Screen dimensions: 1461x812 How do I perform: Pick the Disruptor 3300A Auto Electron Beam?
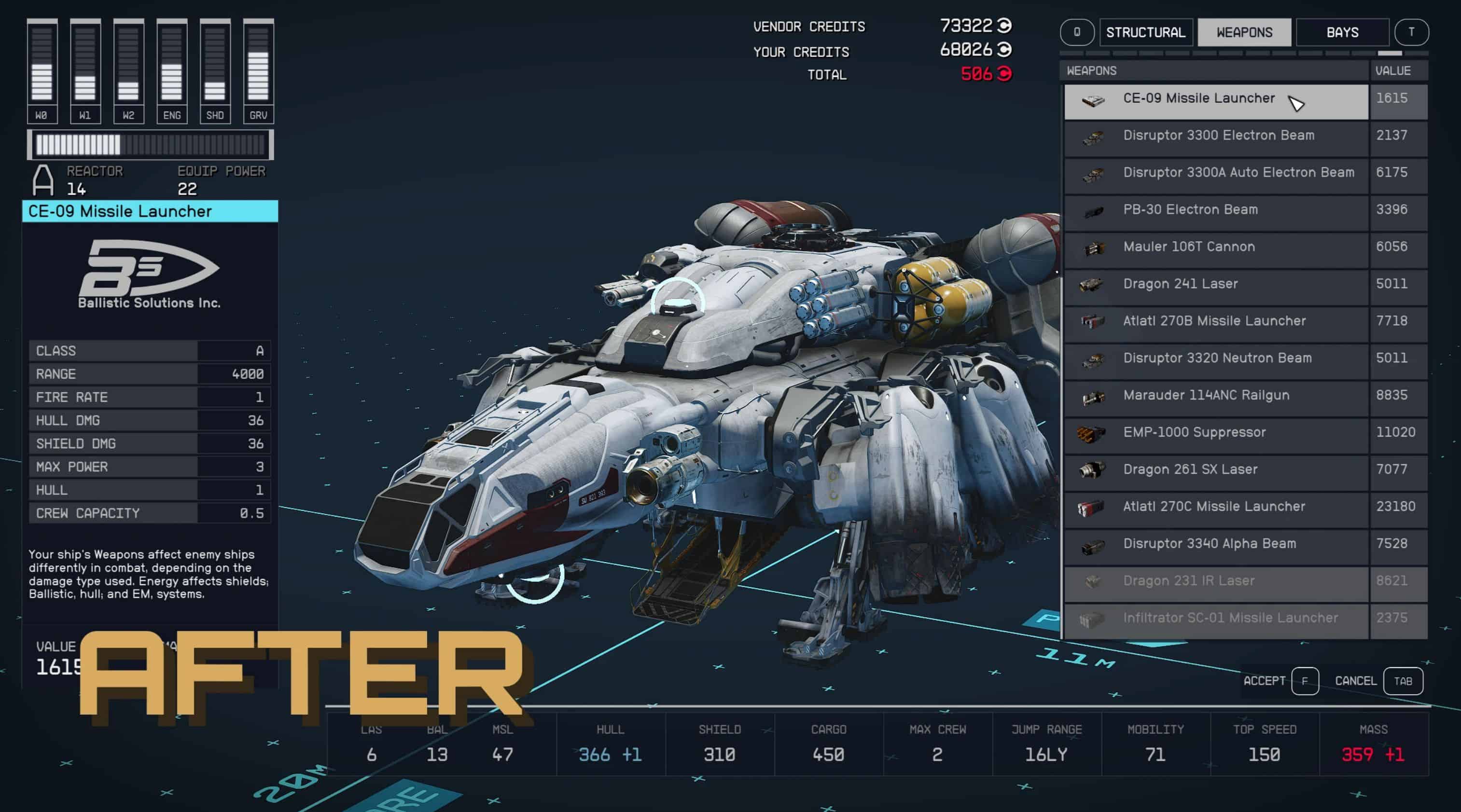tap(1238, 173)
